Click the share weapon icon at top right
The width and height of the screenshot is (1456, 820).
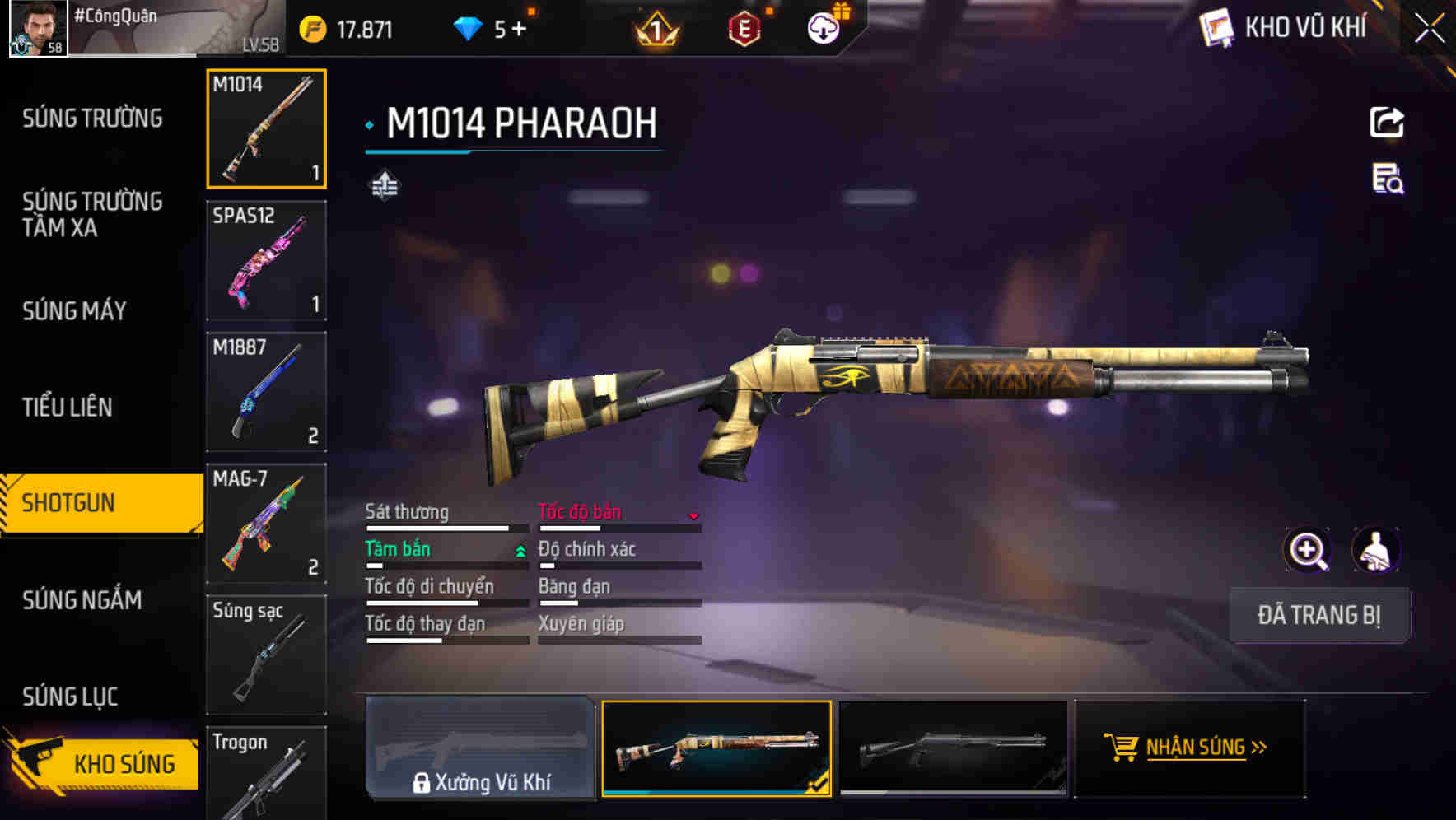tap(1387, 122)
